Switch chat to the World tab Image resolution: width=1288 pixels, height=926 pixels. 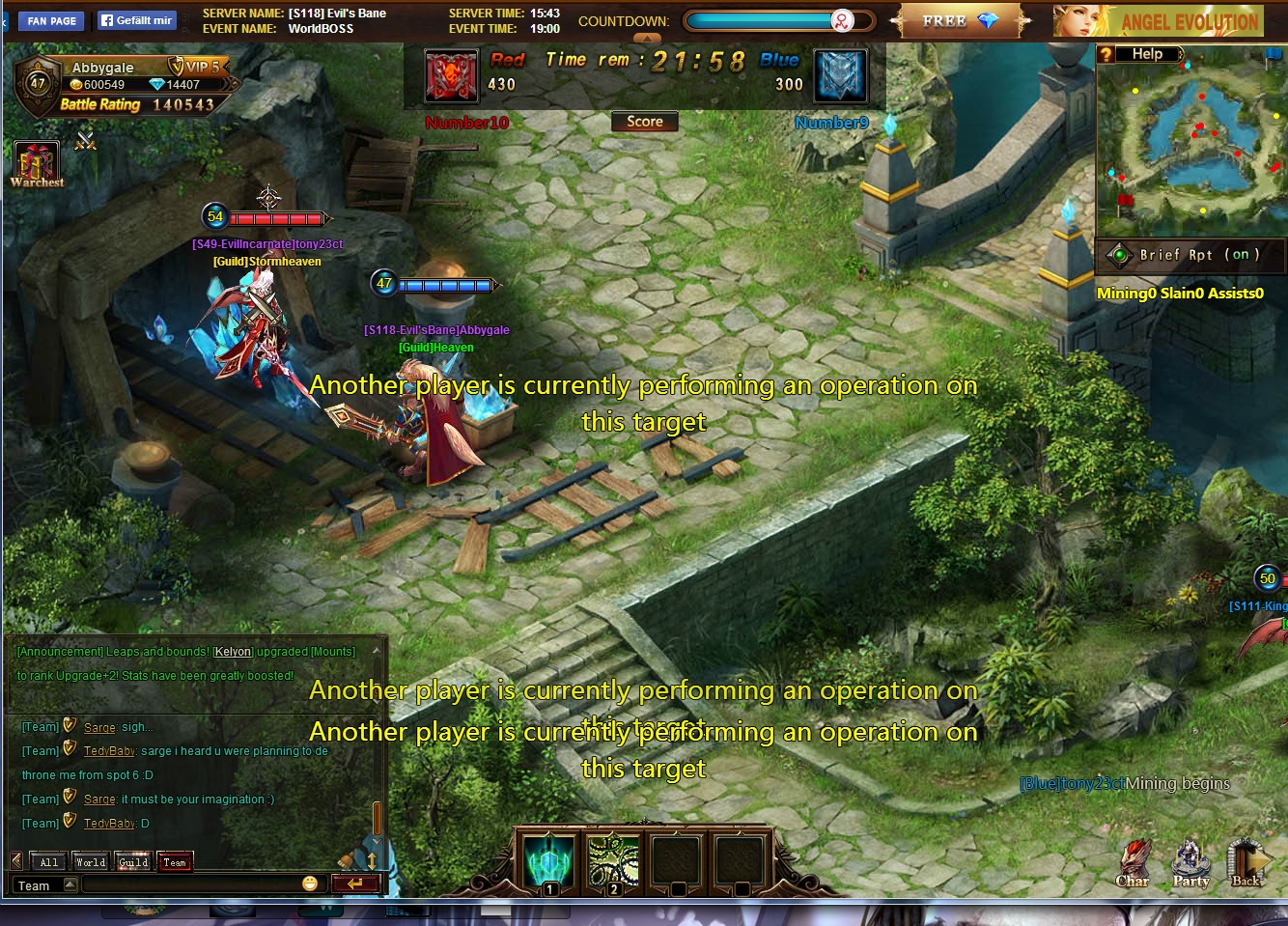[91, 862]
